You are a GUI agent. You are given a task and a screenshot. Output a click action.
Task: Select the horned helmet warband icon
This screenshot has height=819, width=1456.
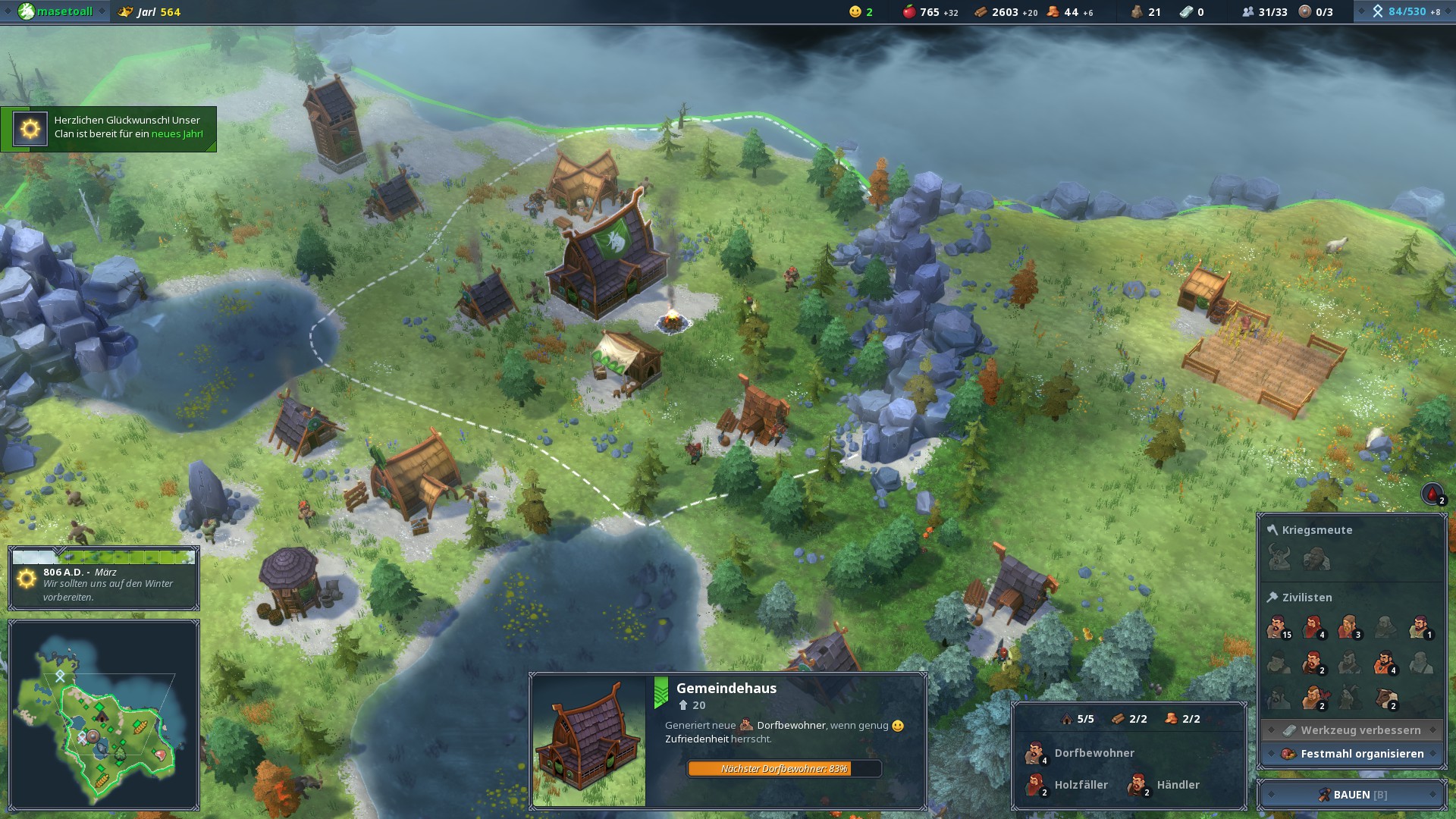[1280, 560]
